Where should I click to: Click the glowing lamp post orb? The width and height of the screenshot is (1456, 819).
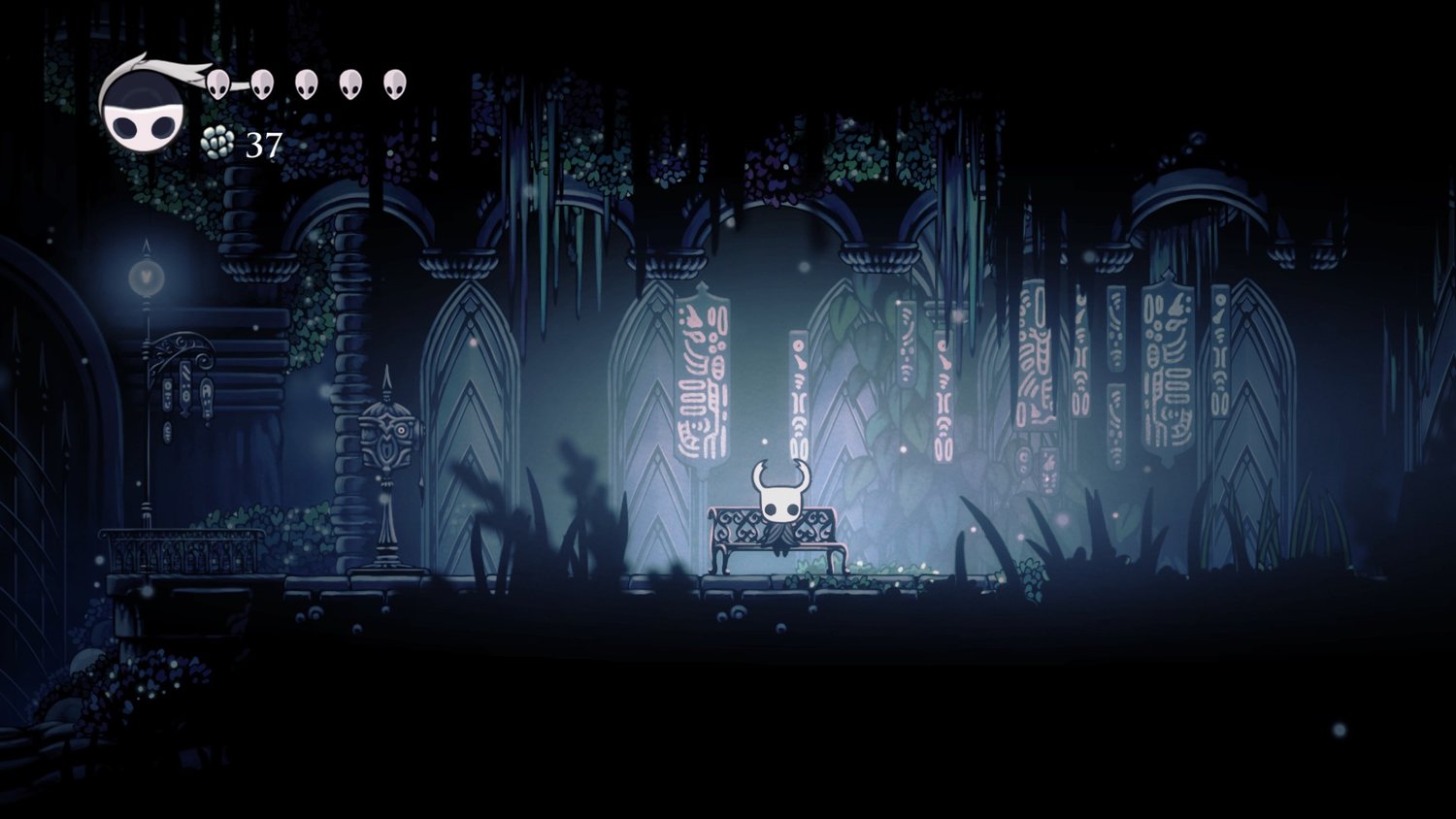pos(145,277)
